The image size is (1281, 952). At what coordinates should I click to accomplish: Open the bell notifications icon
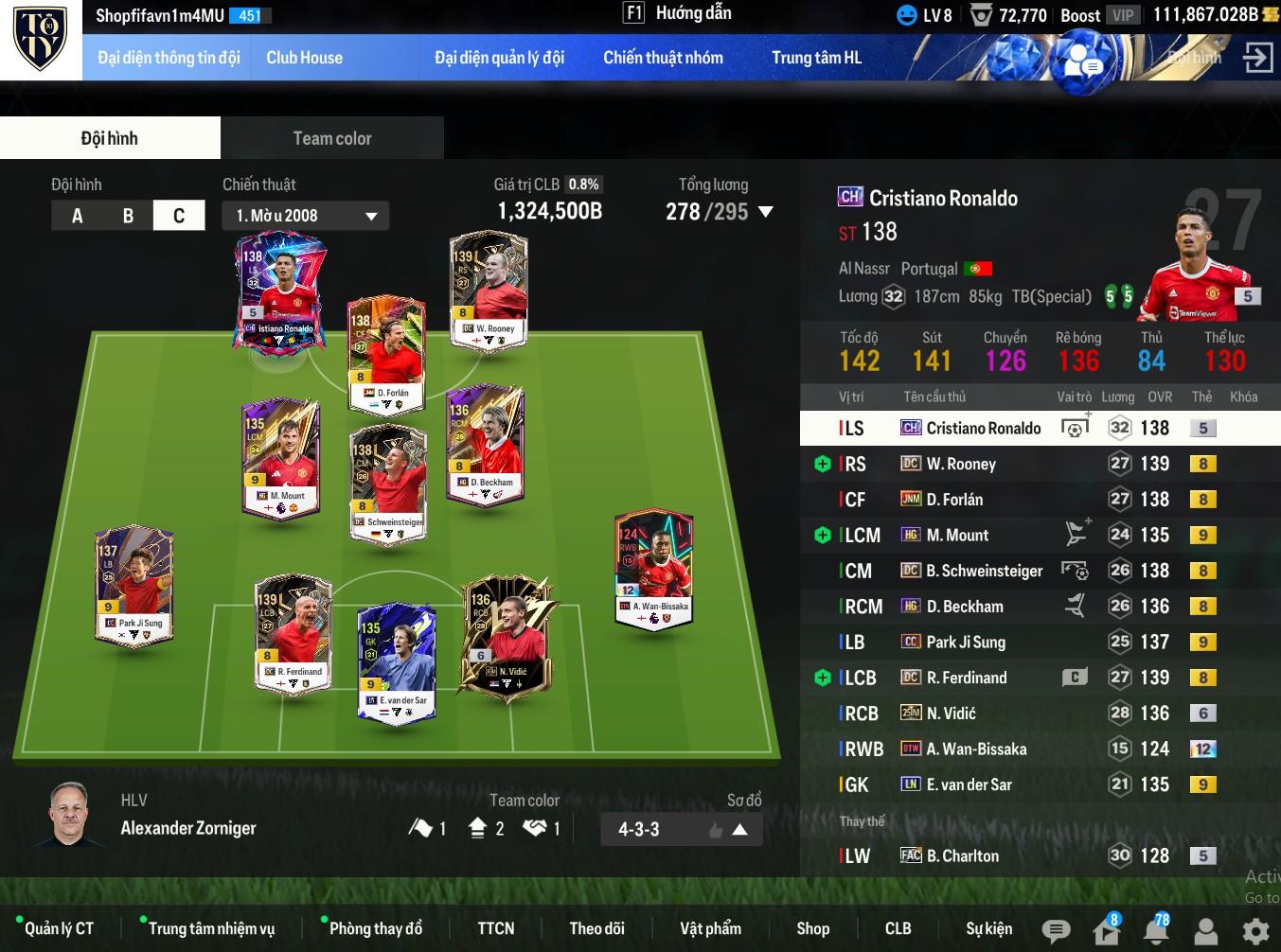coord(1156,930)
